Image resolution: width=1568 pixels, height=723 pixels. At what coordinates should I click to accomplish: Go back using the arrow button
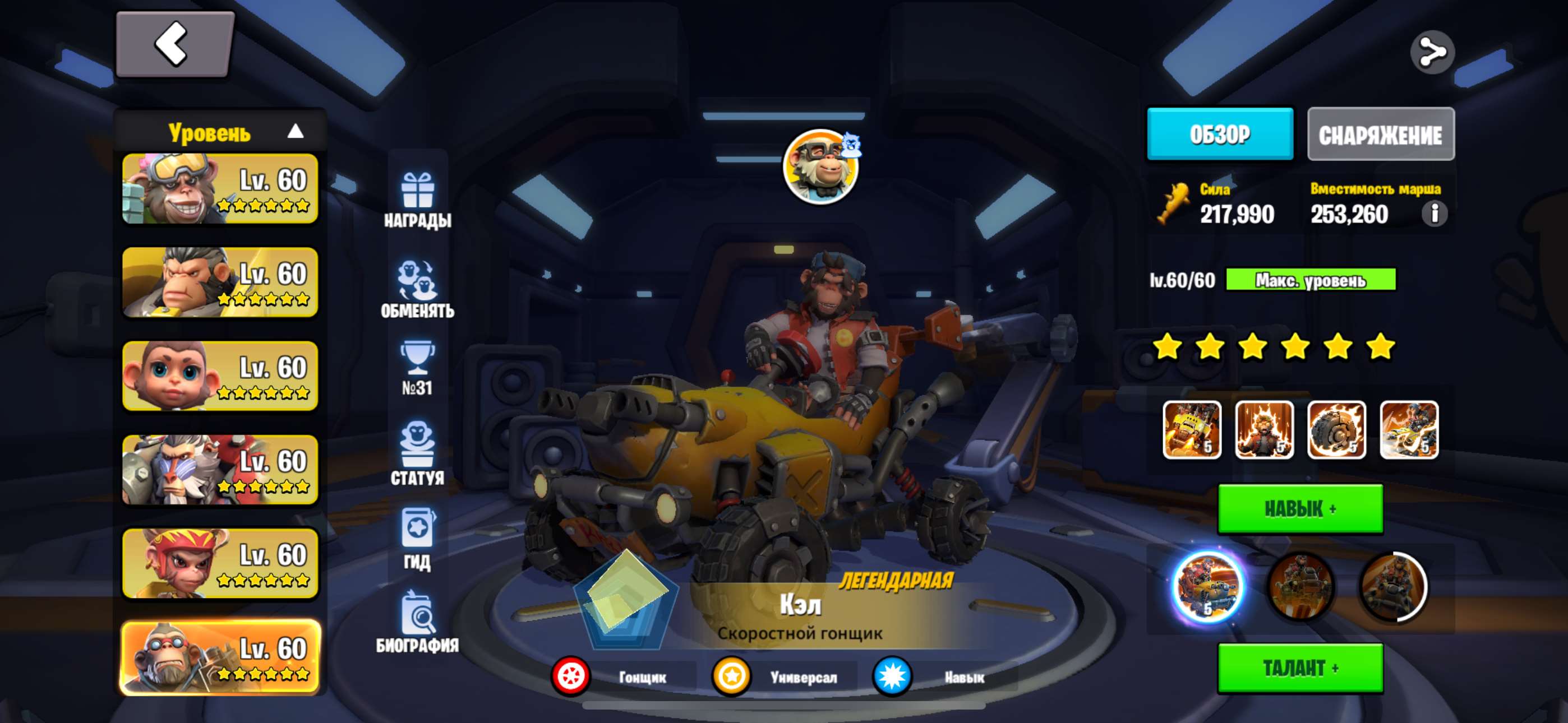(174, 44)
